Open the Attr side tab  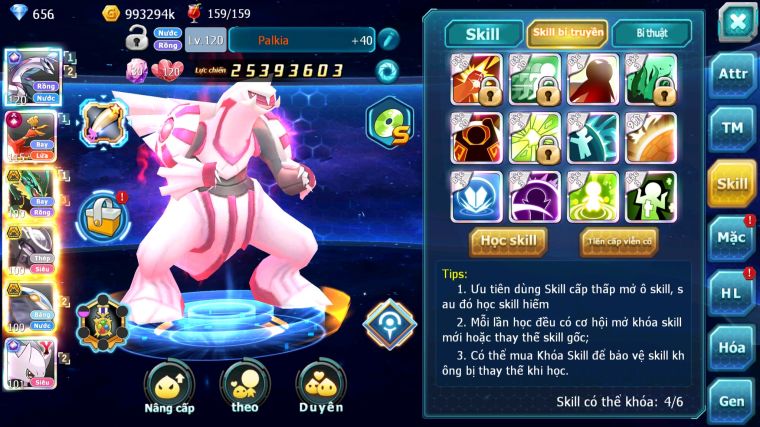pyautogui.click(x=732, y=74)
